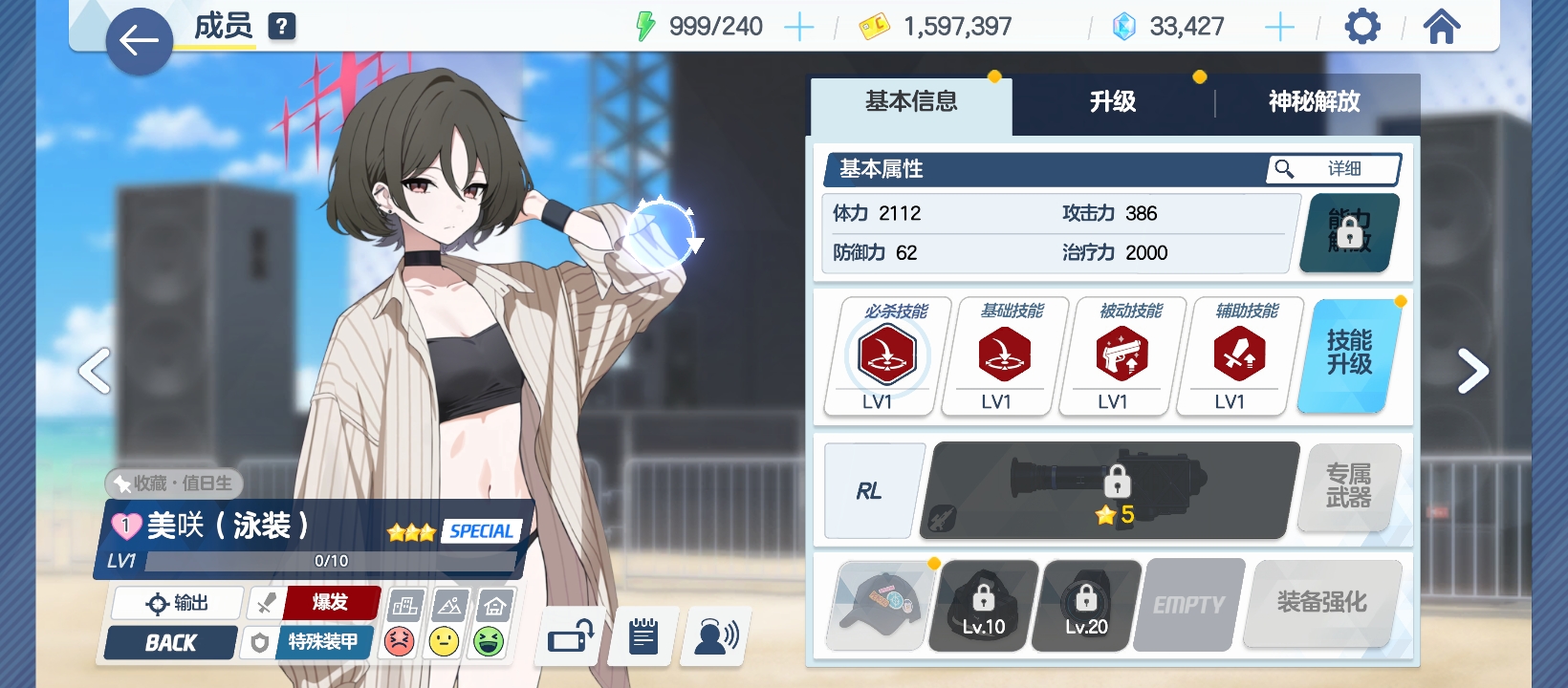Select the 辅助技能 support skill

[x=1239, y=355]
